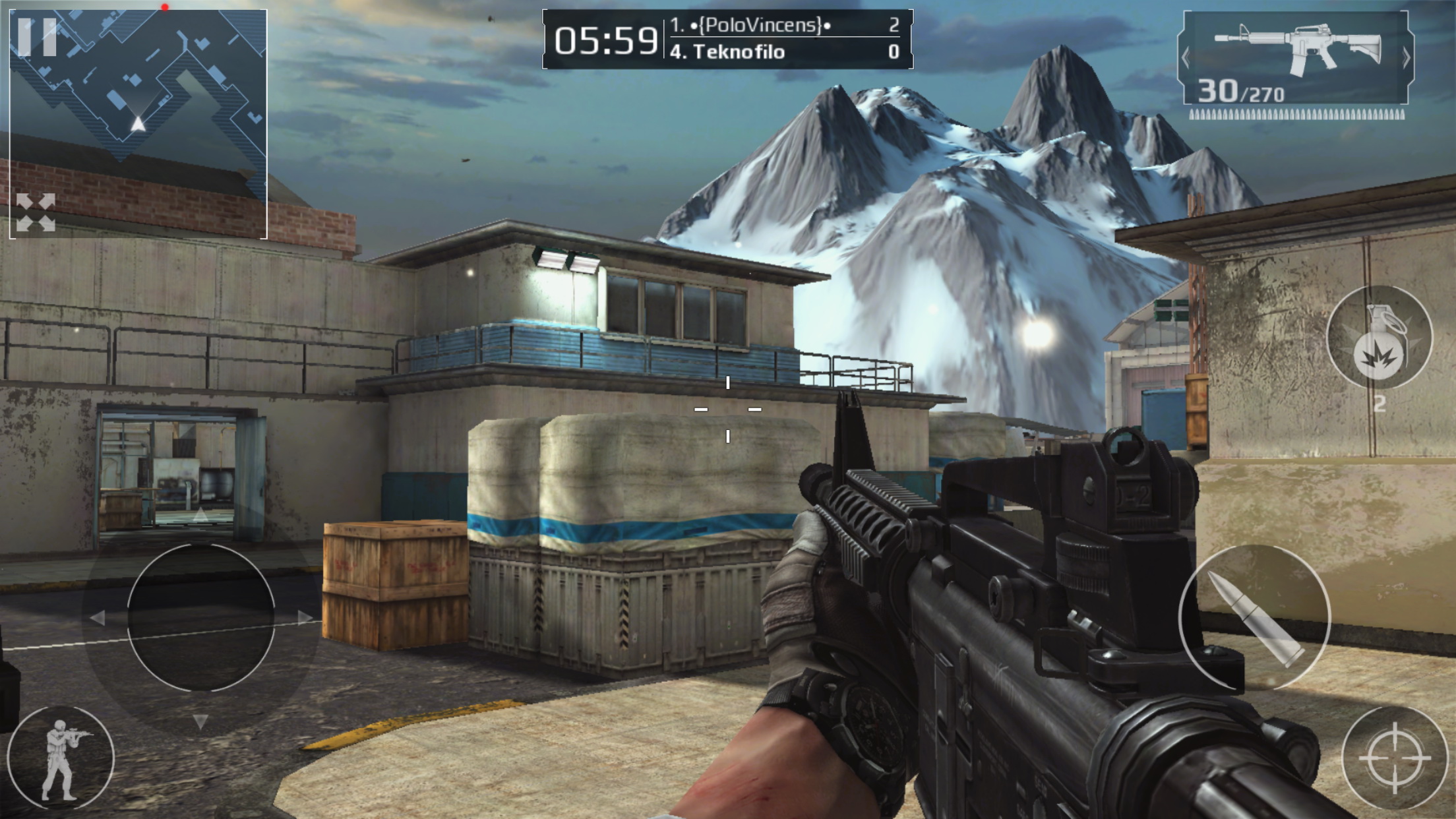Throw a frag grenade
1456x819 pixels.
(x=1379, y=338)
